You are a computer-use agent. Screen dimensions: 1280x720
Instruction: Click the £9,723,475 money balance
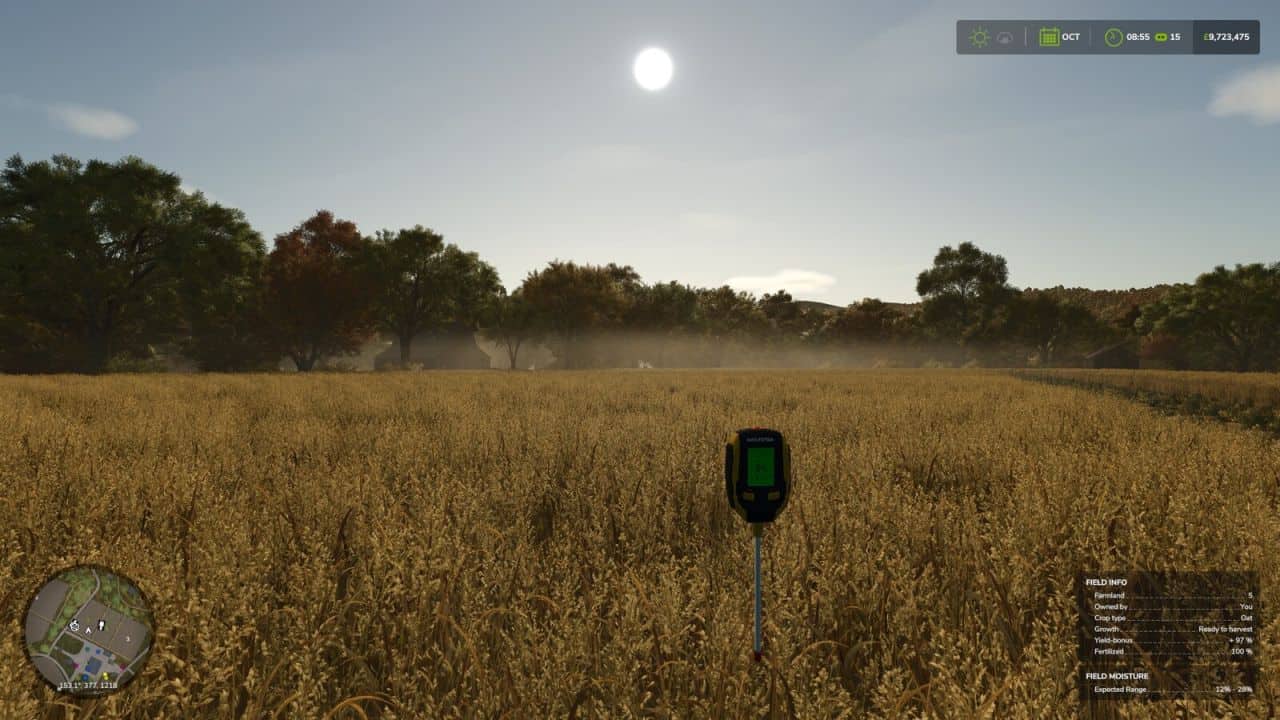1224,35
